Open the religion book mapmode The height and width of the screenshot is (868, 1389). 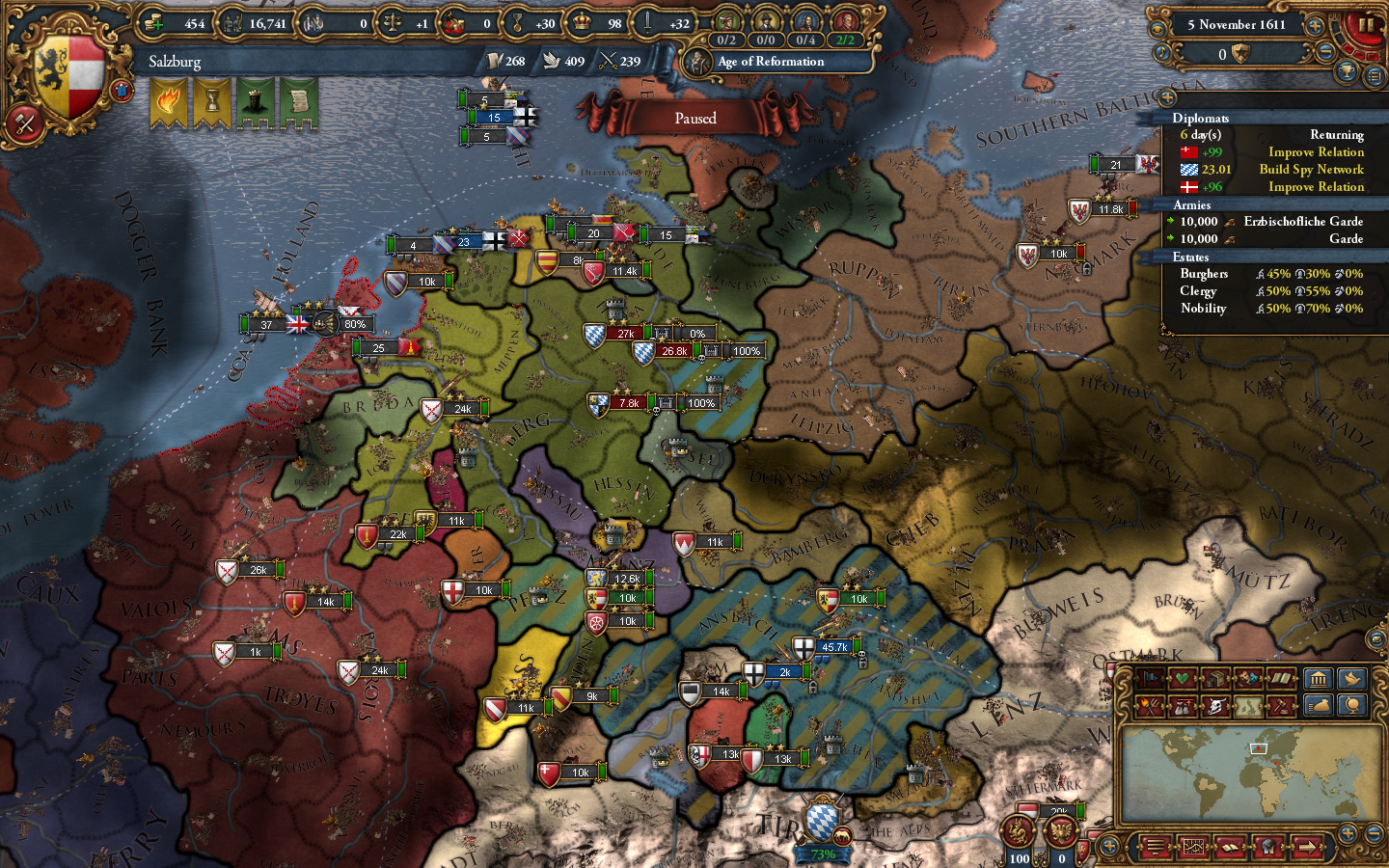1281,678
